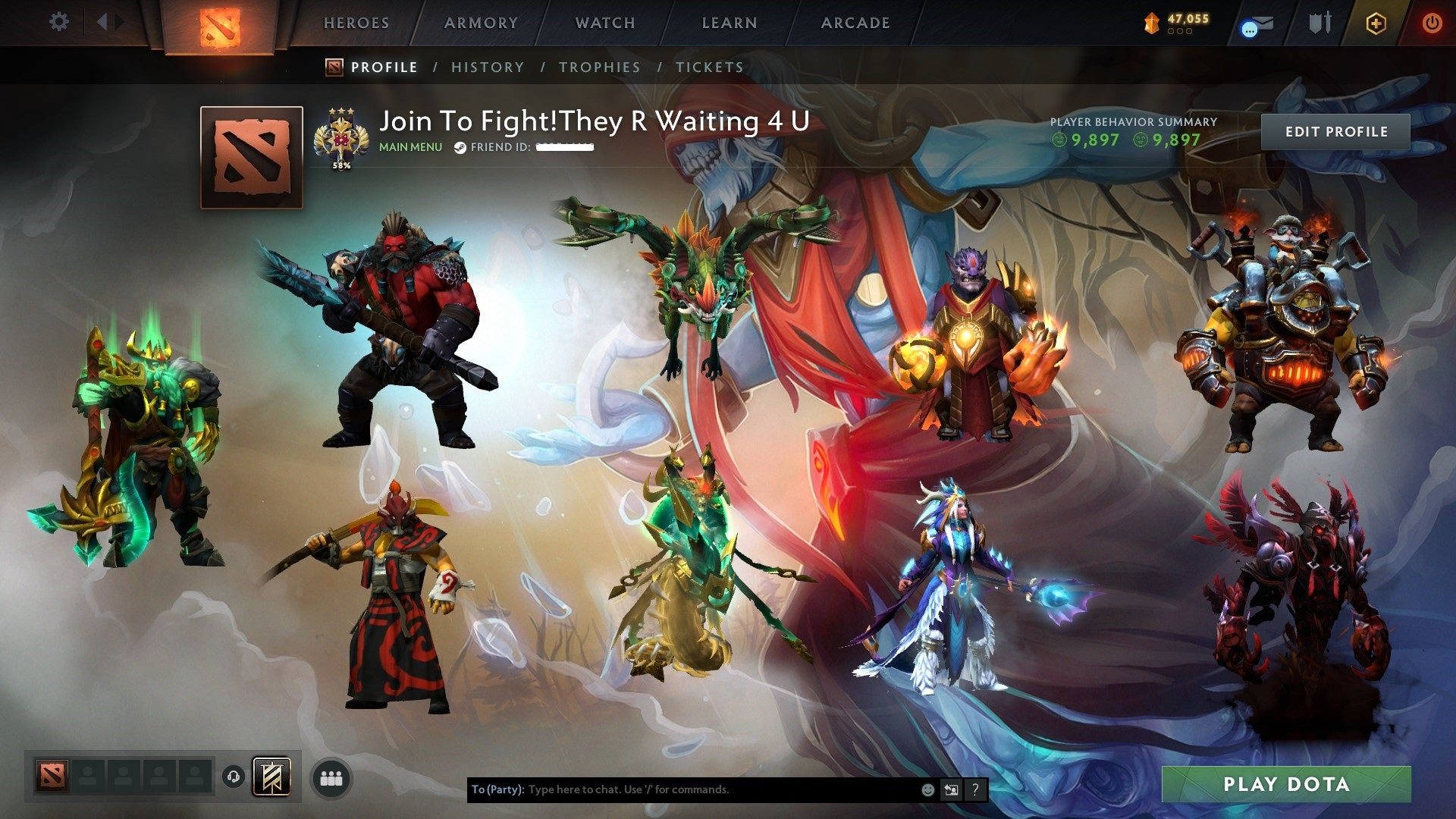The height and width of the screenshot is (819, 1456).
Task: Click the shield and sword battle pass icon
Action: (x=1319, y=23)
